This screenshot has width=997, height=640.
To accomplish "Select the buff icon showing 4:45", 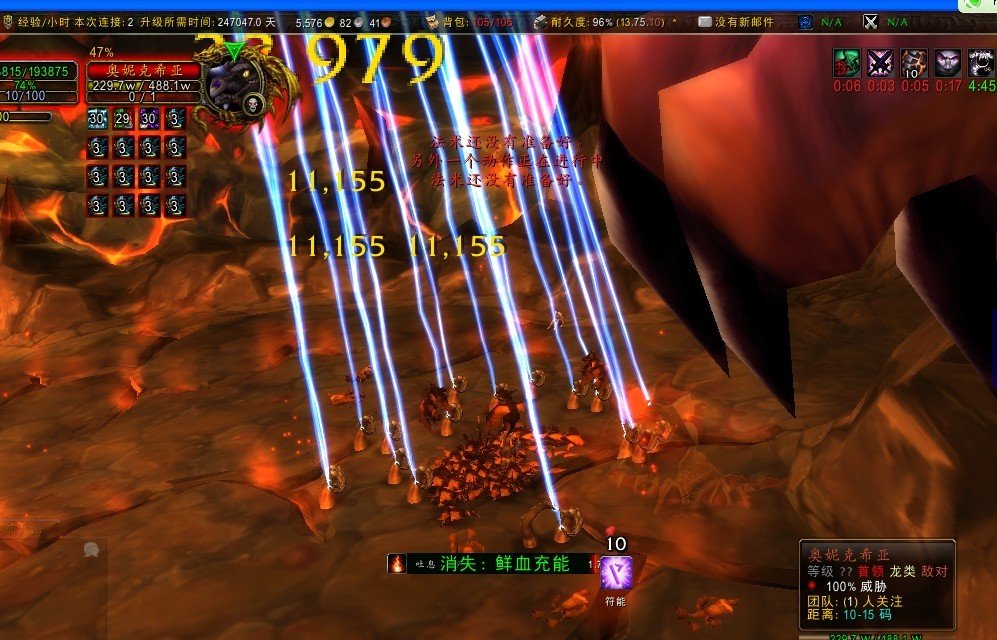I will (x=981, y=63).
